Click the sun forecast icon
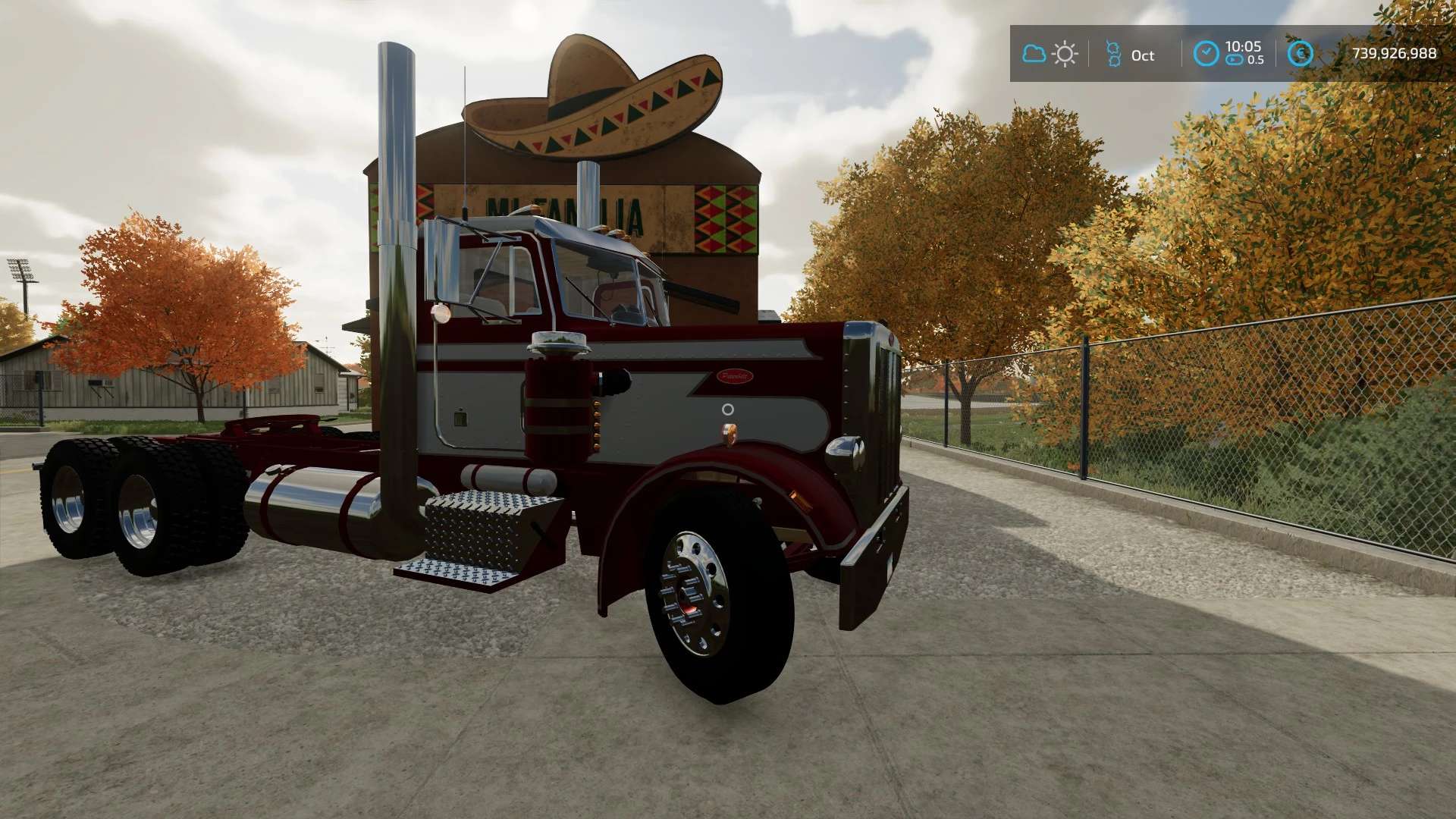The width and height of the screenshot is (1456, 819). coord(1065,54)
